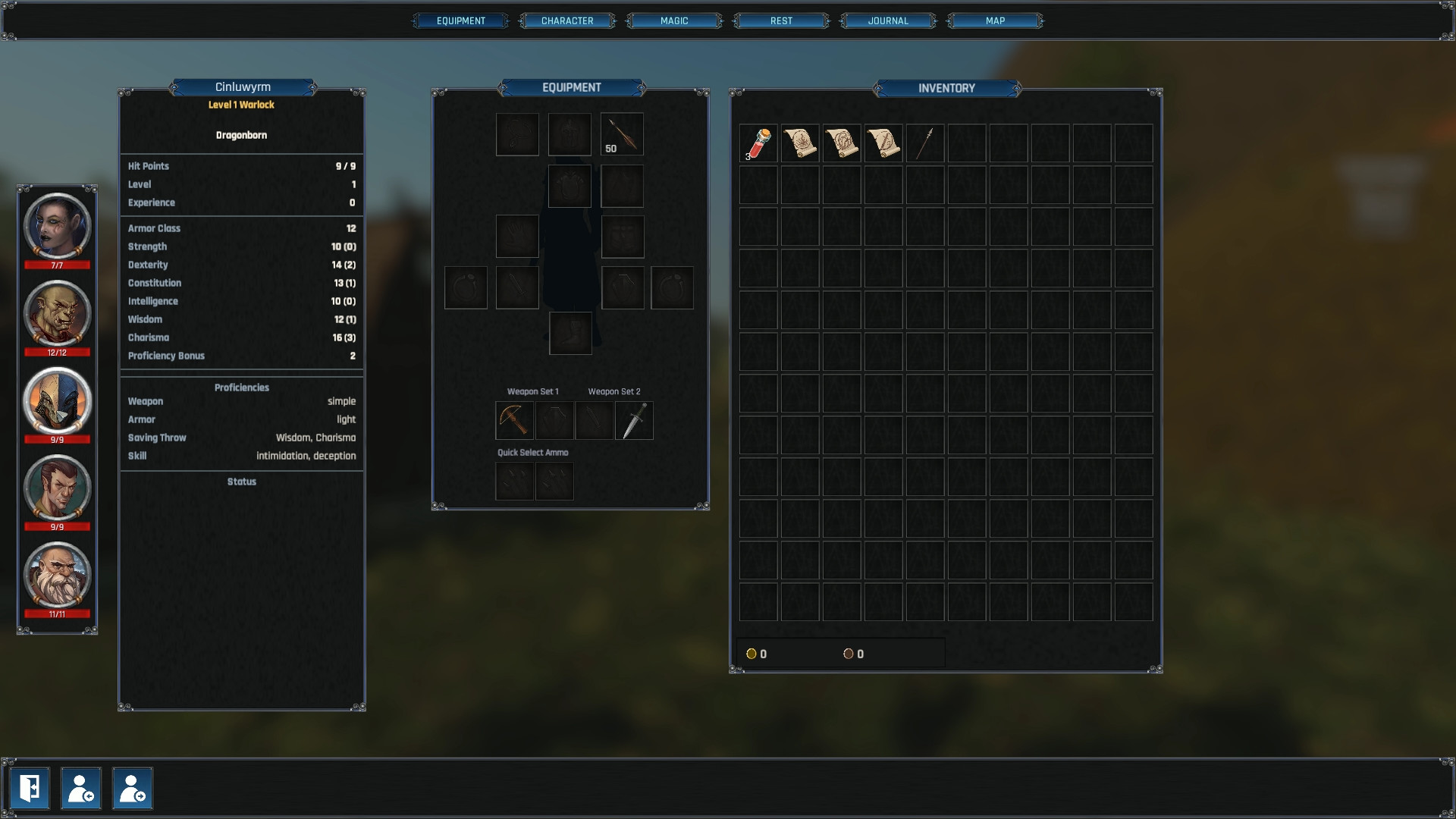Screen dimensions: 1456x819
Task: Select the dagger in Weapon Set 2
Action: pyautogui.click(x=634, y=421)
